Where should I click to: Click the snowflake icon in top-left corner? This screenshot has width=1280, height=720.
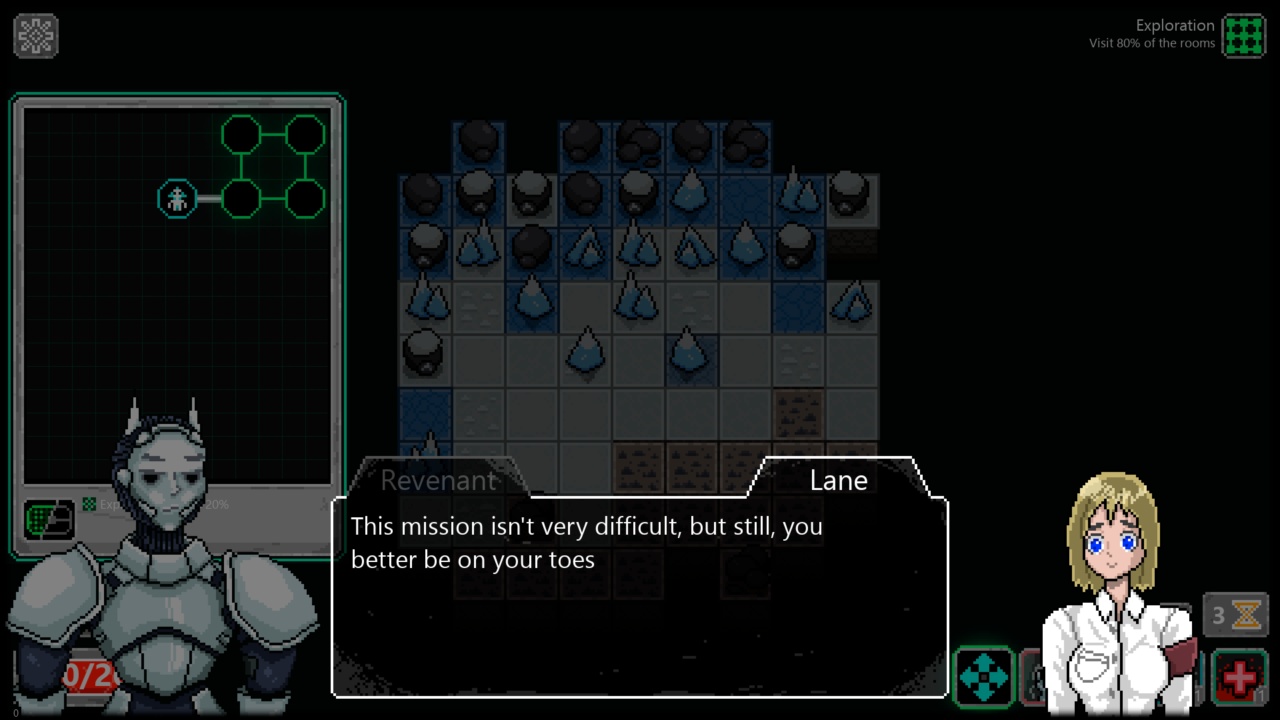36,36
